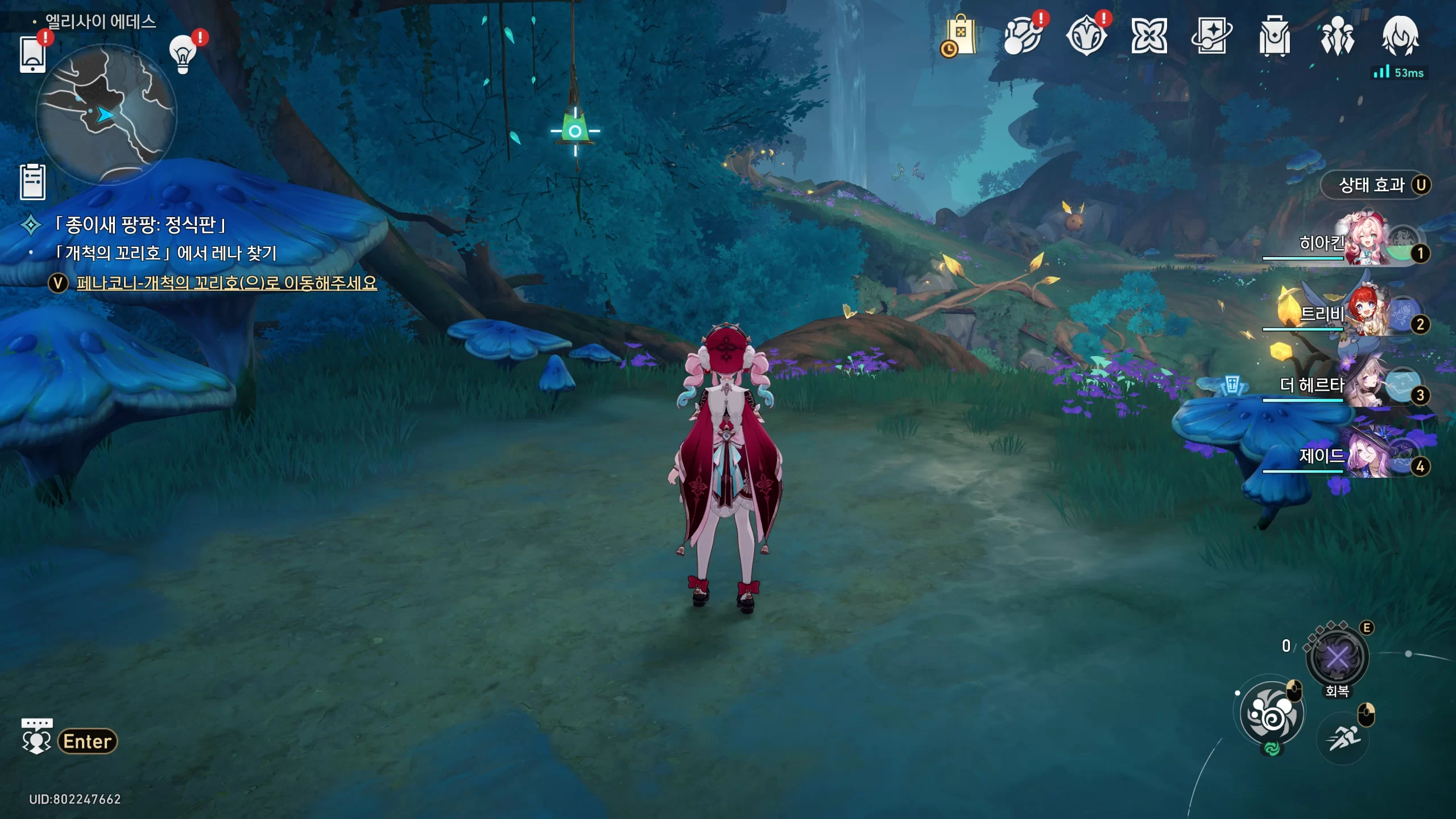Open the phone menu icon
The image size is (1456, 819).
tap(32, 54)
